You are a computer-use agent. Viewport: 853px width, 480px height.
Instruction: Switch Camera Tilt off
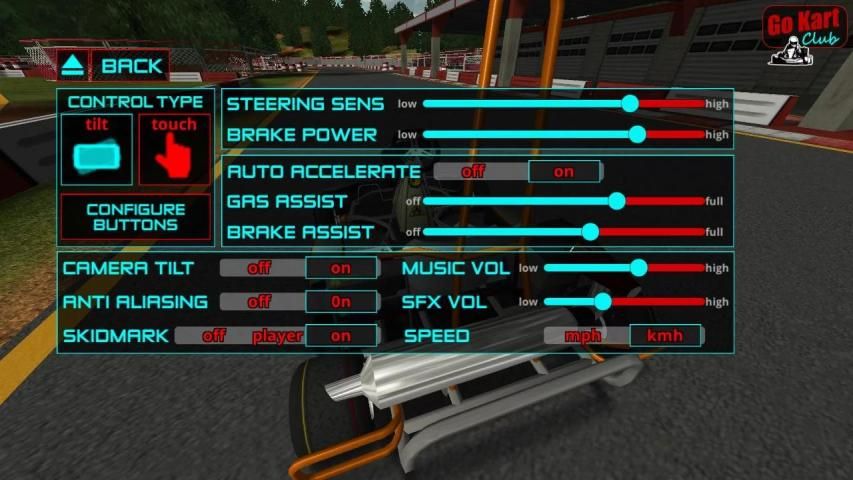260,268
